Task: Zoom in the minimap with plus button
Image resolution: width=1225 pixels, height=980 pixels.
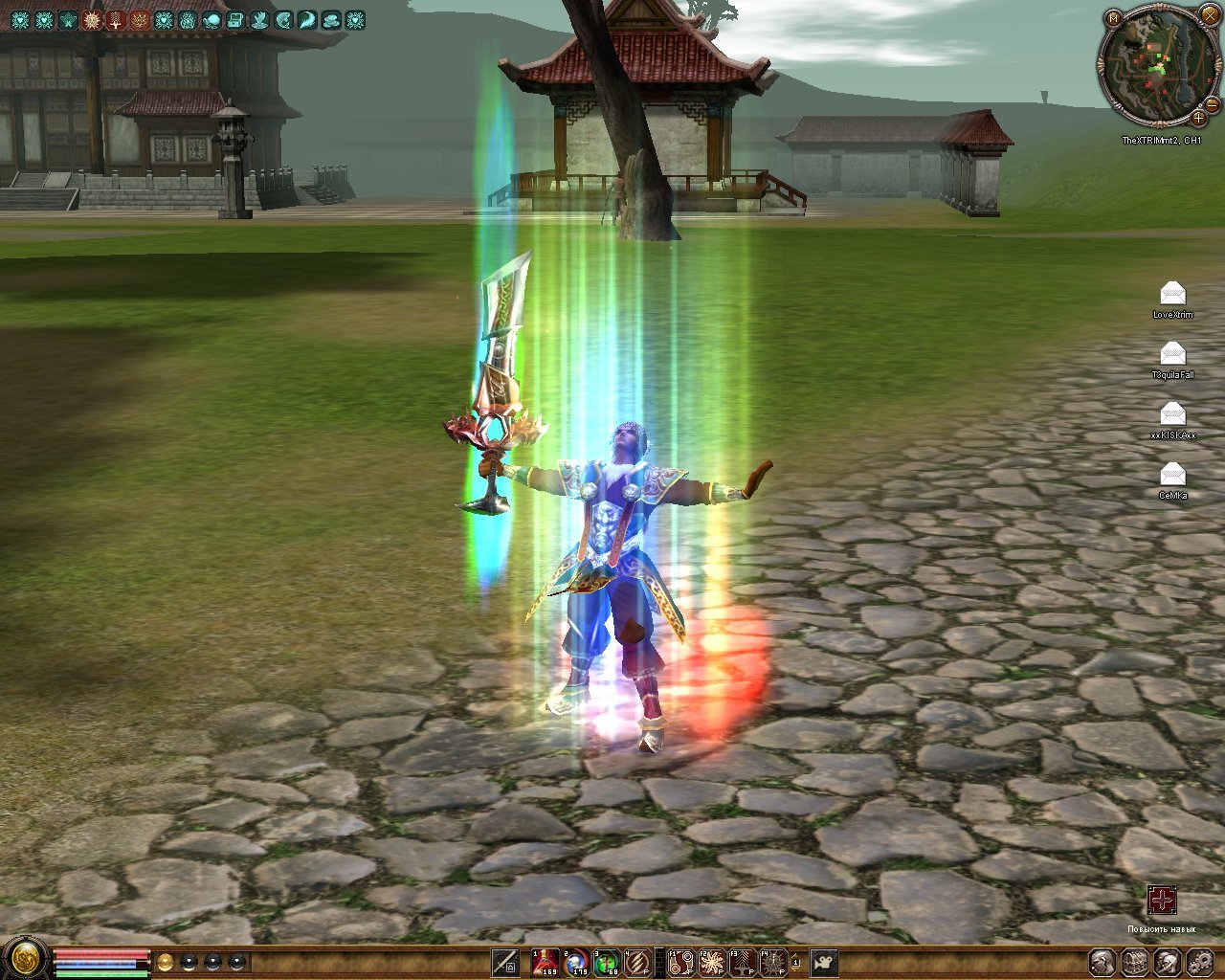Action: click(x=1198, y=119)
